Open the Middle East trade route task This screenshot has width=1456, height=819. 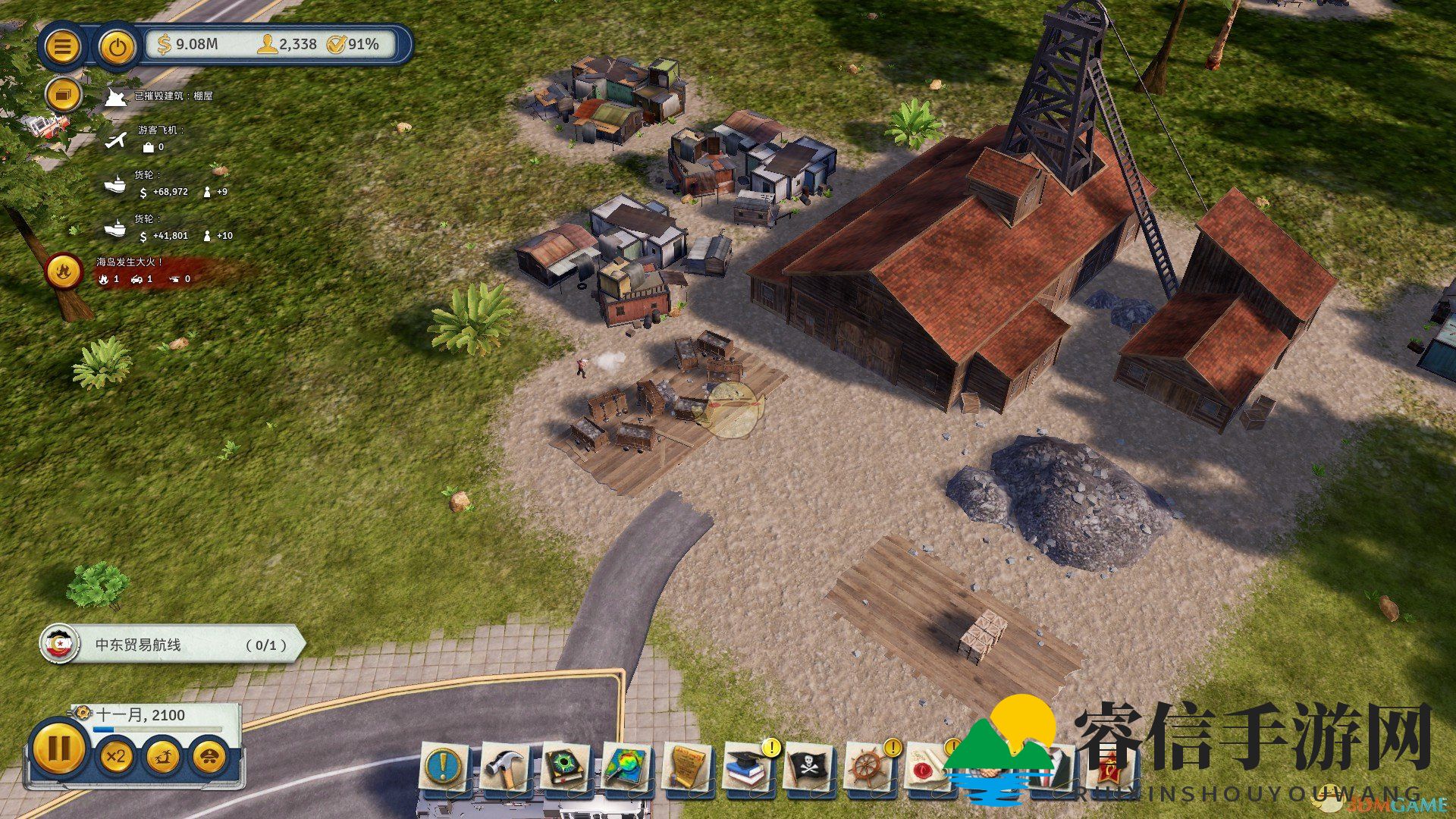tap(173, 645)
